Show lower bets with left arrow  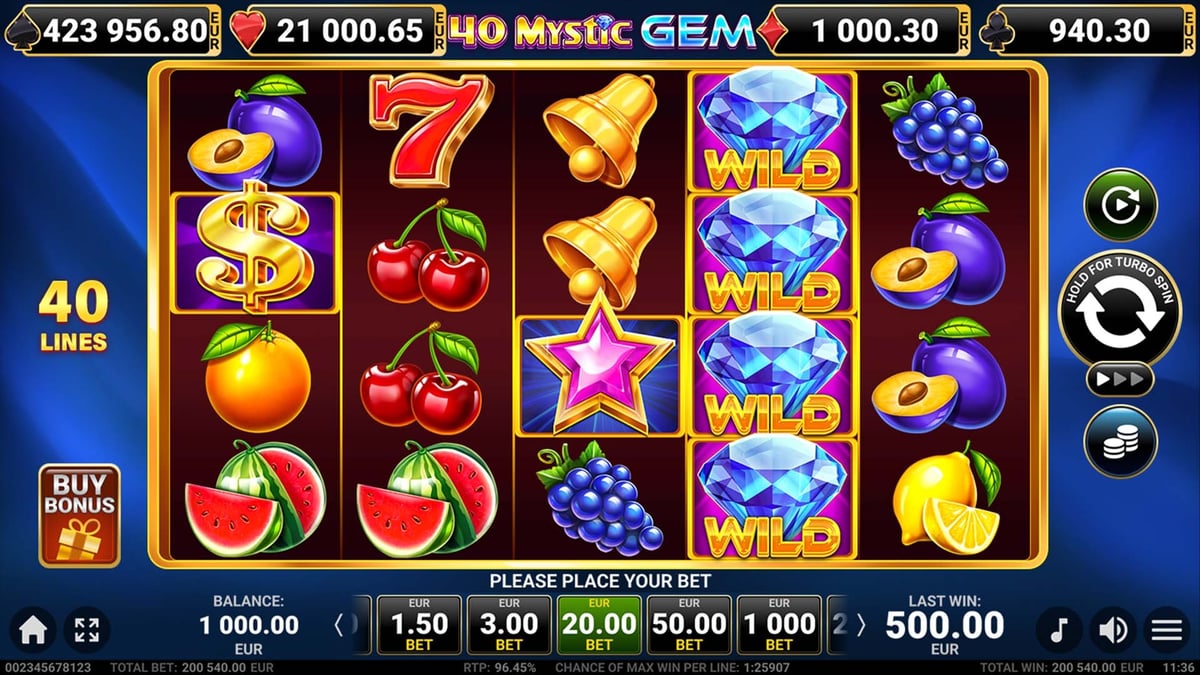click(x=339, y=626)
